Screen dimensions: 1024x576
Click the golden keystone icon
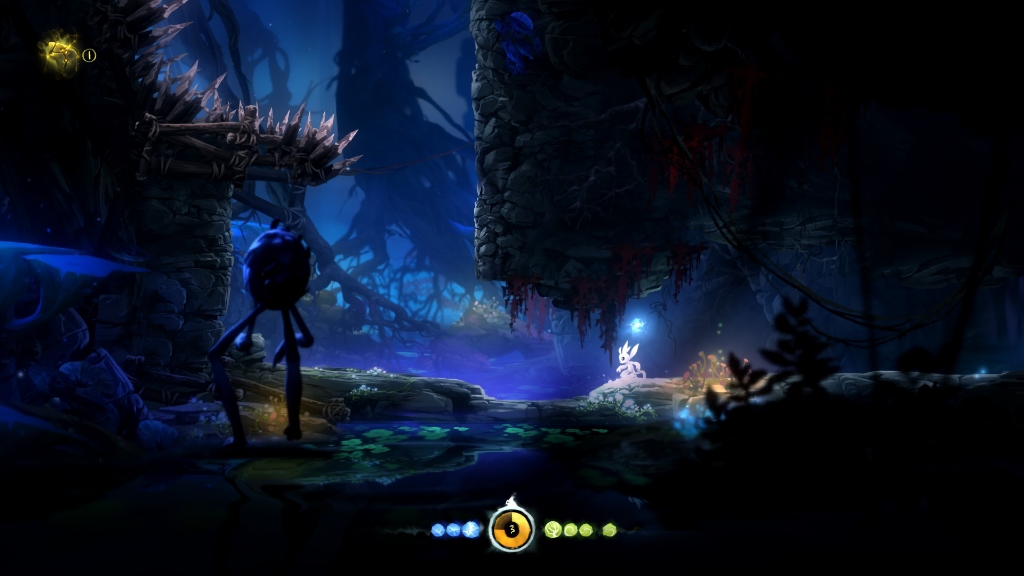[x=61, y=53]
